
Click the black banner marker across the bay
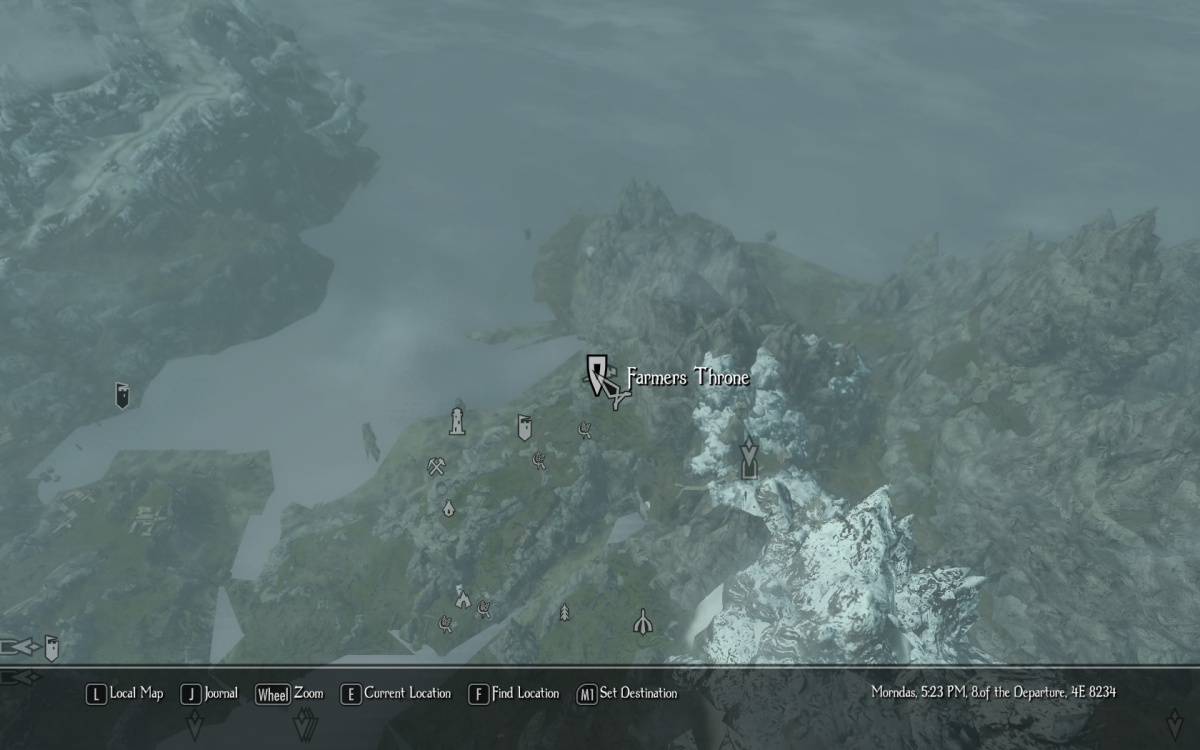(122, 396)
